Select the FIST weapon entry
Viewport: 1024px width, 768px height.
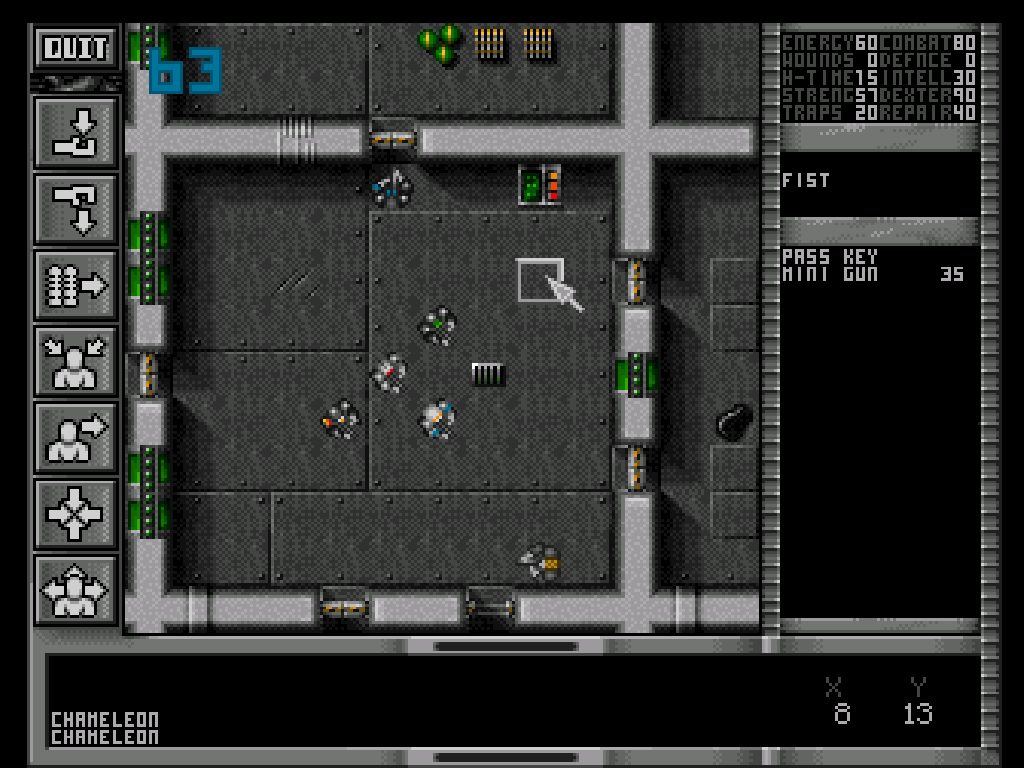click(x=806, y=181)
